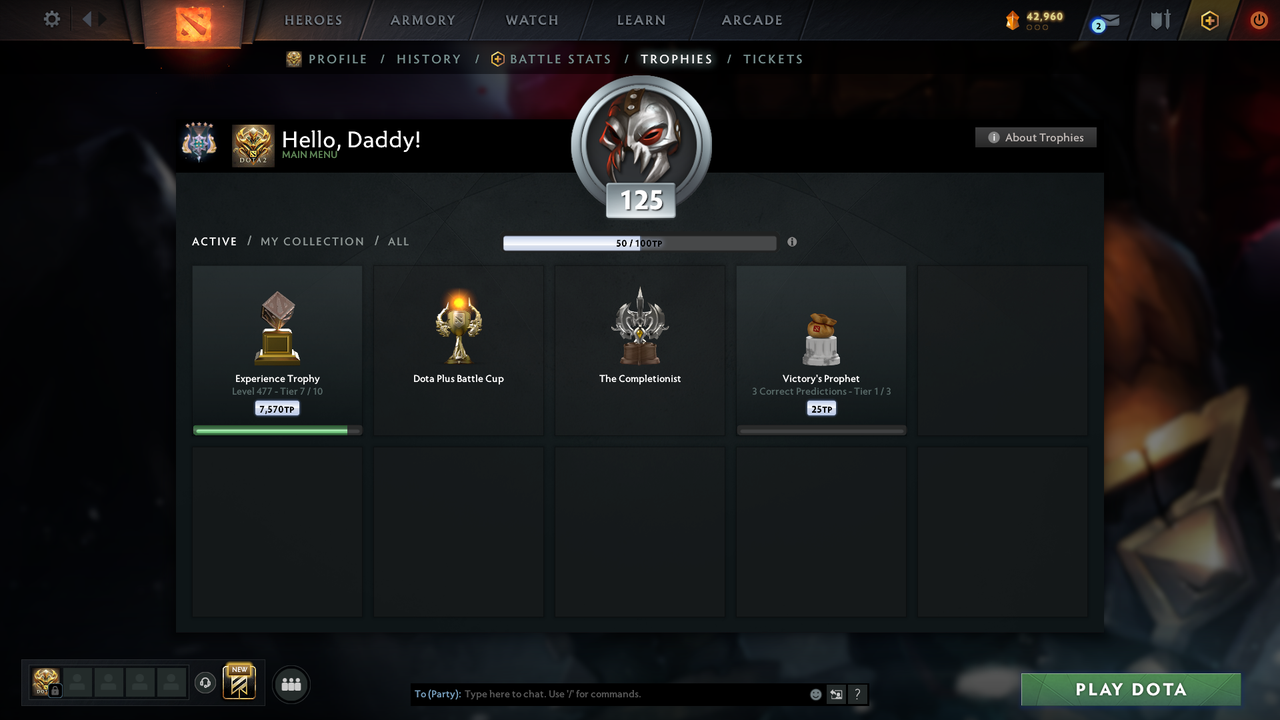This screenshot has width=1280, height=720.
Task: Switch to the TROPHIES tab
Action: click(x=676, y=59)
